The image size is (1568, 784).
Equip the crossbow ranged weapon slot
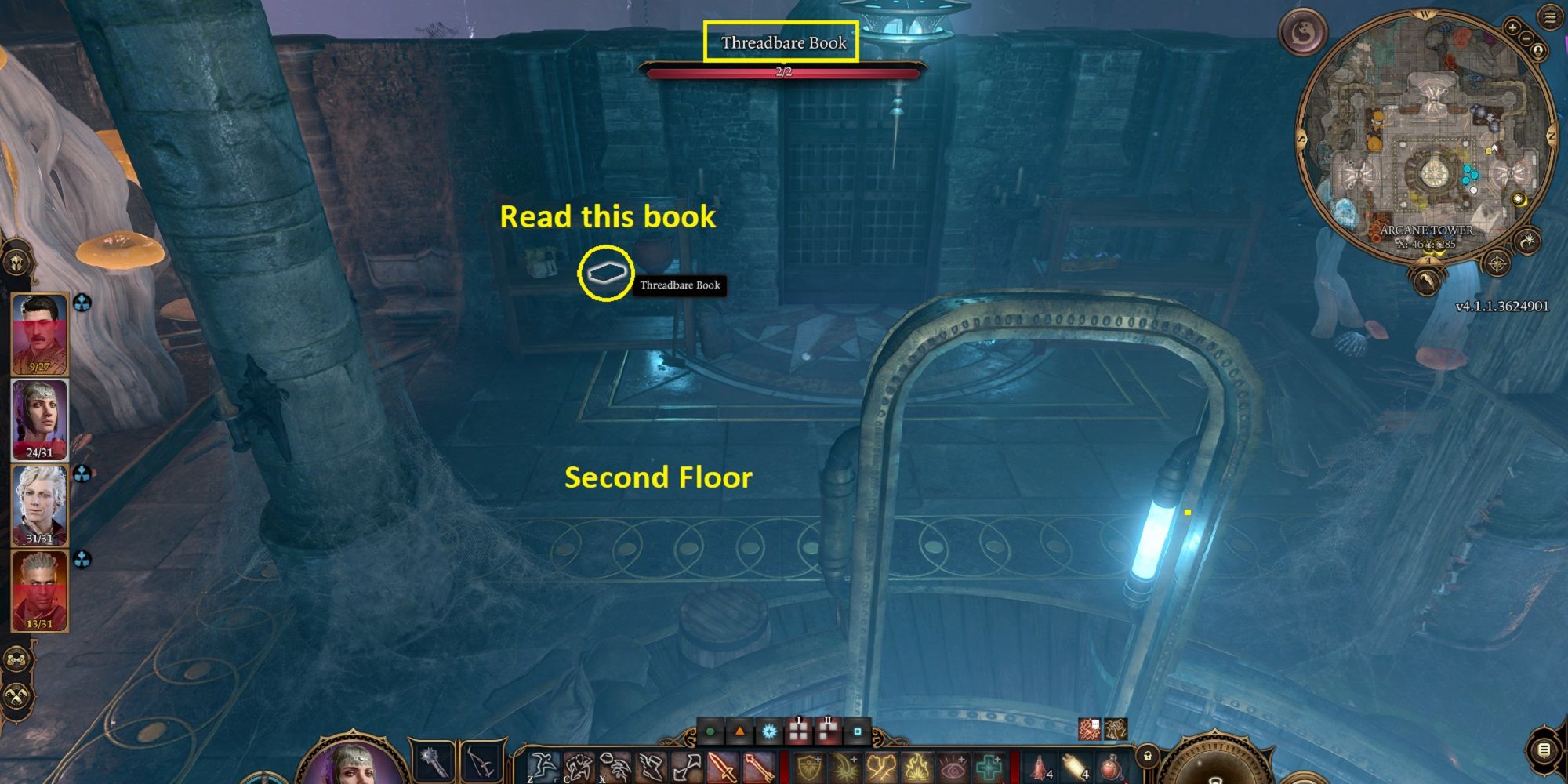481,761
